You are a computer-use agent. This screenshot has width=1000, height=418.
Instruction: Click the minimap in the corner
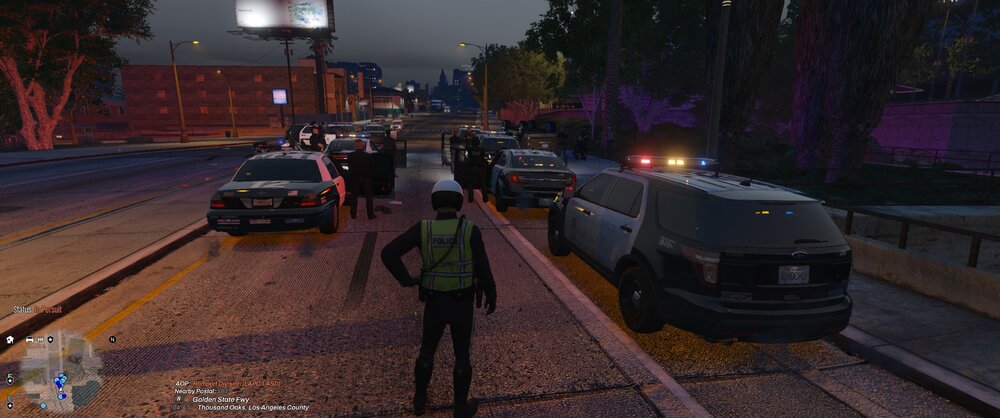[x=61, y=372]
